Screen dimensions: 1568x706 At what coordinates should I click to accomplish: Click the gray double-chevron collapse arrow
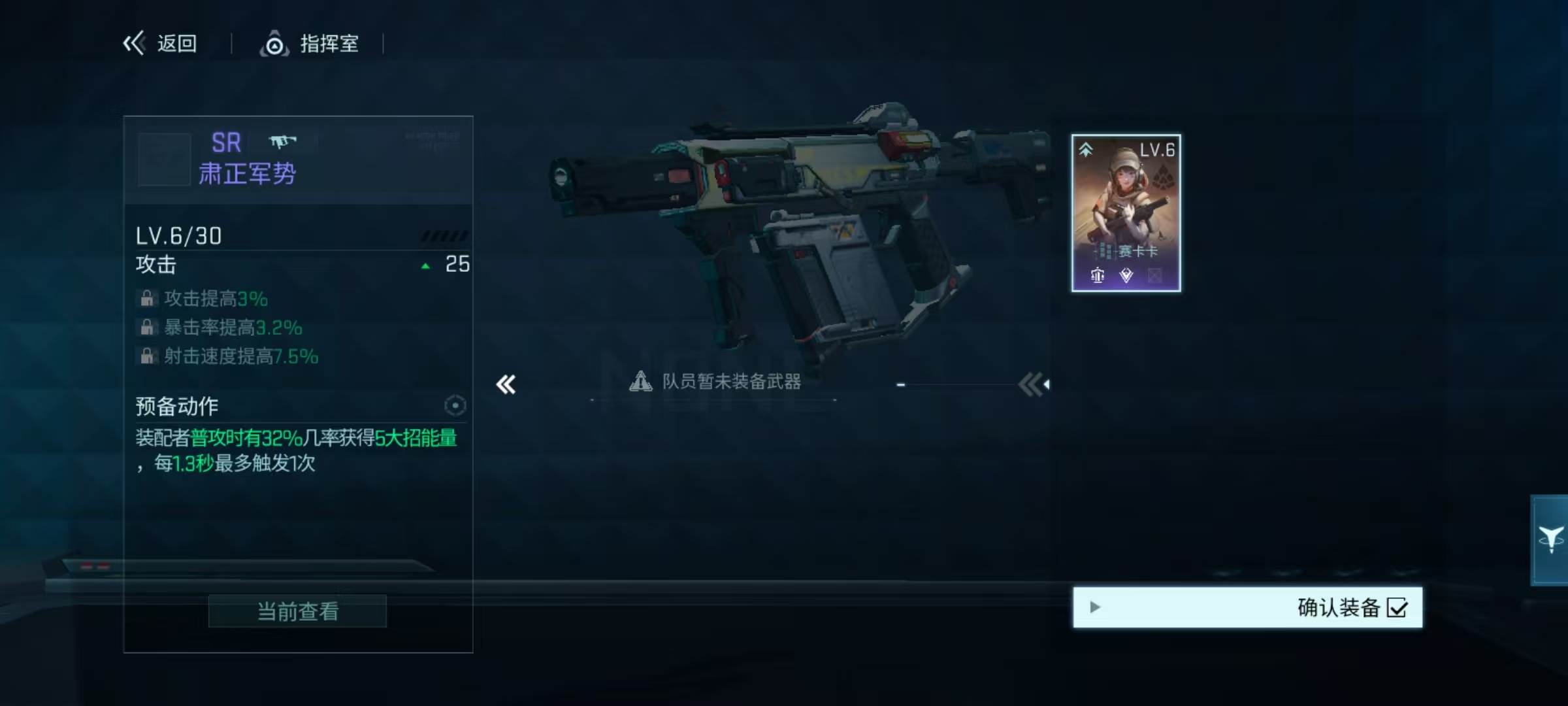(x=1033, y=384)
